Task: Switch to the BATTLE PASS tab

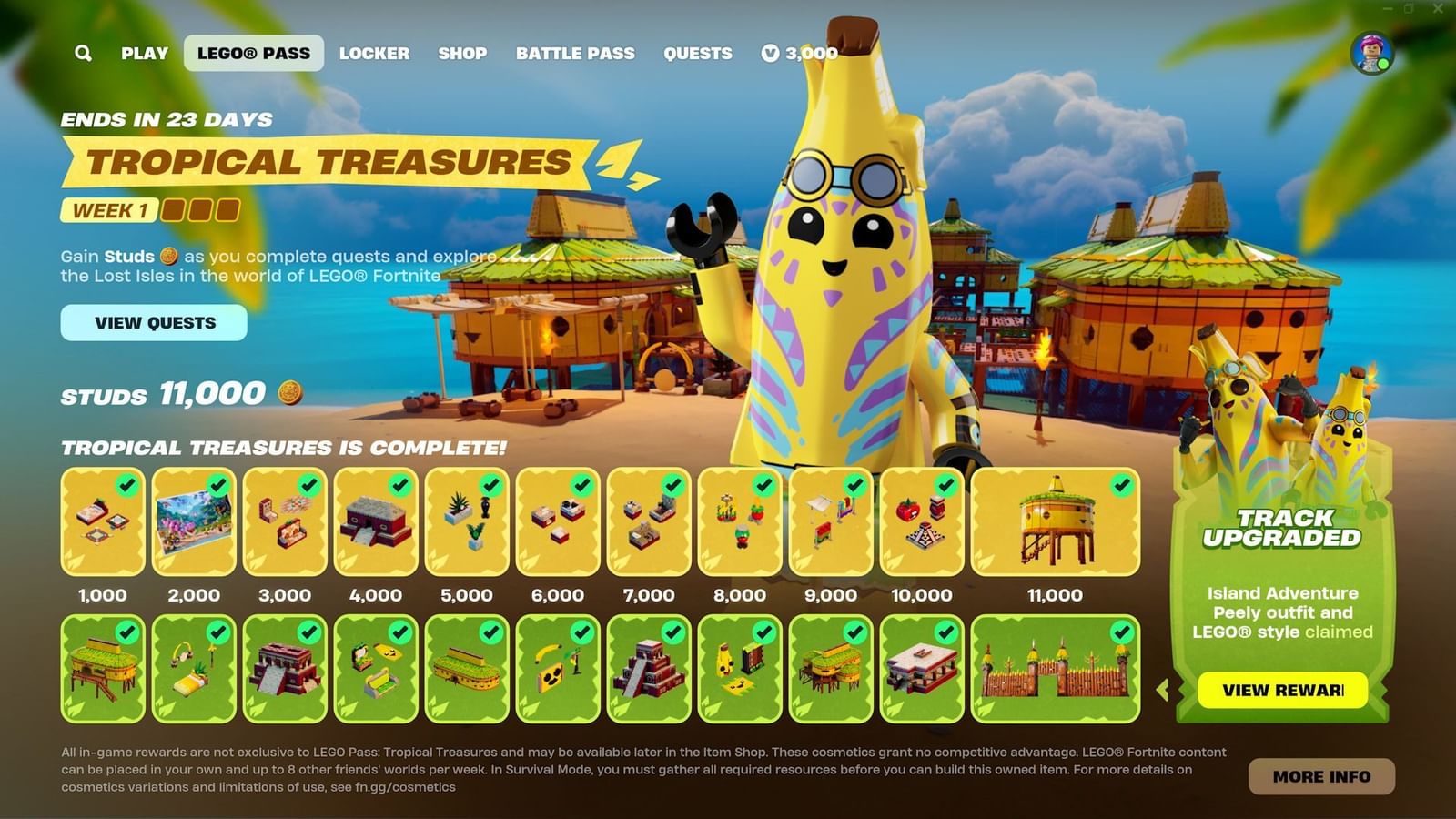Action: click(575, 54)
